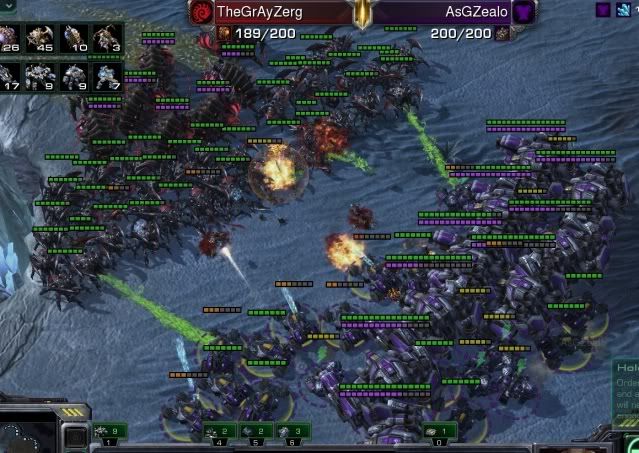Select the Protoss unit icon with count 7
The width and height of the screenshot is (639, 453).
coord(107,77)
